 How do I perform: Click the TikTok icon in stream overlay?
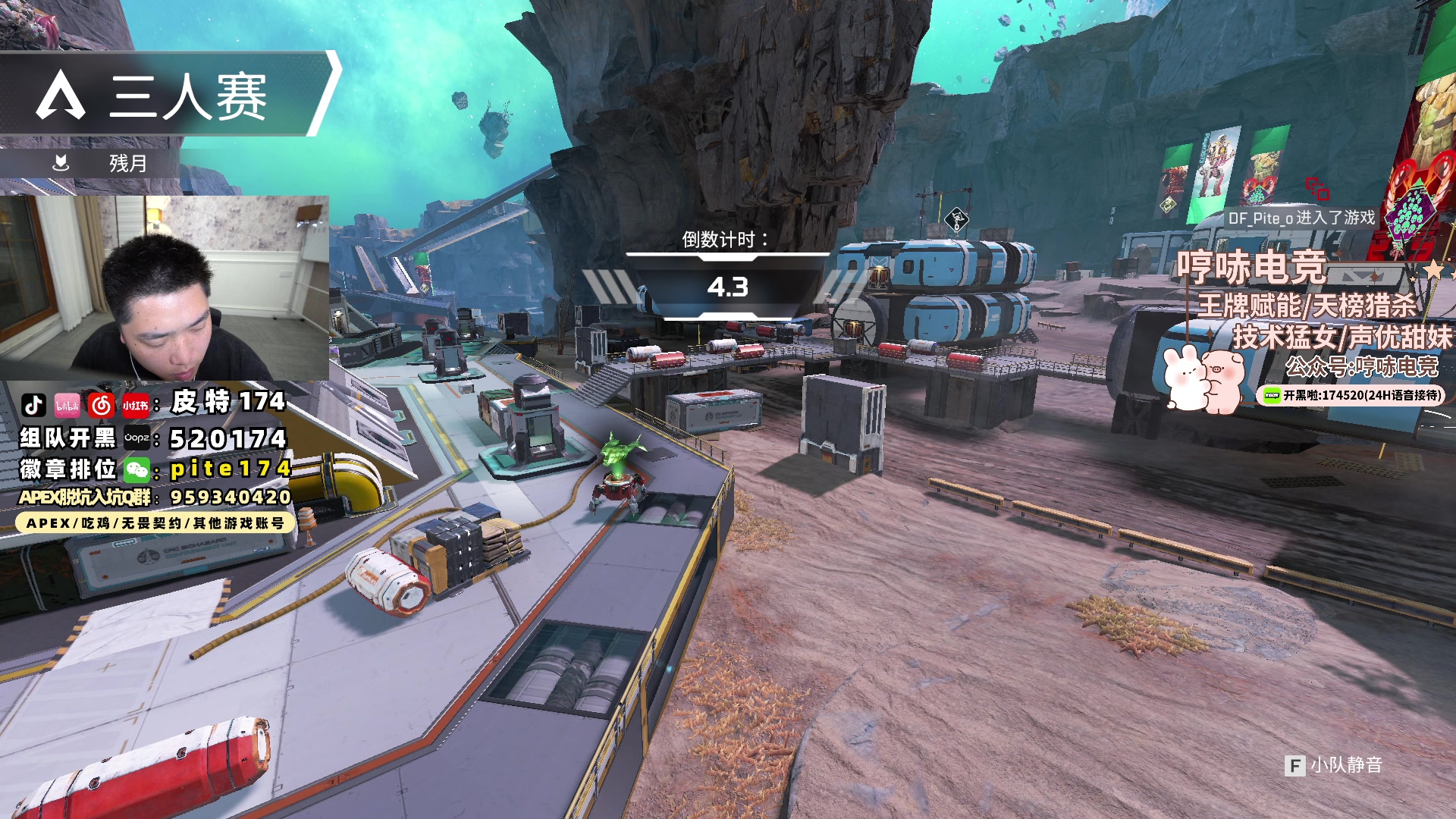33,405
